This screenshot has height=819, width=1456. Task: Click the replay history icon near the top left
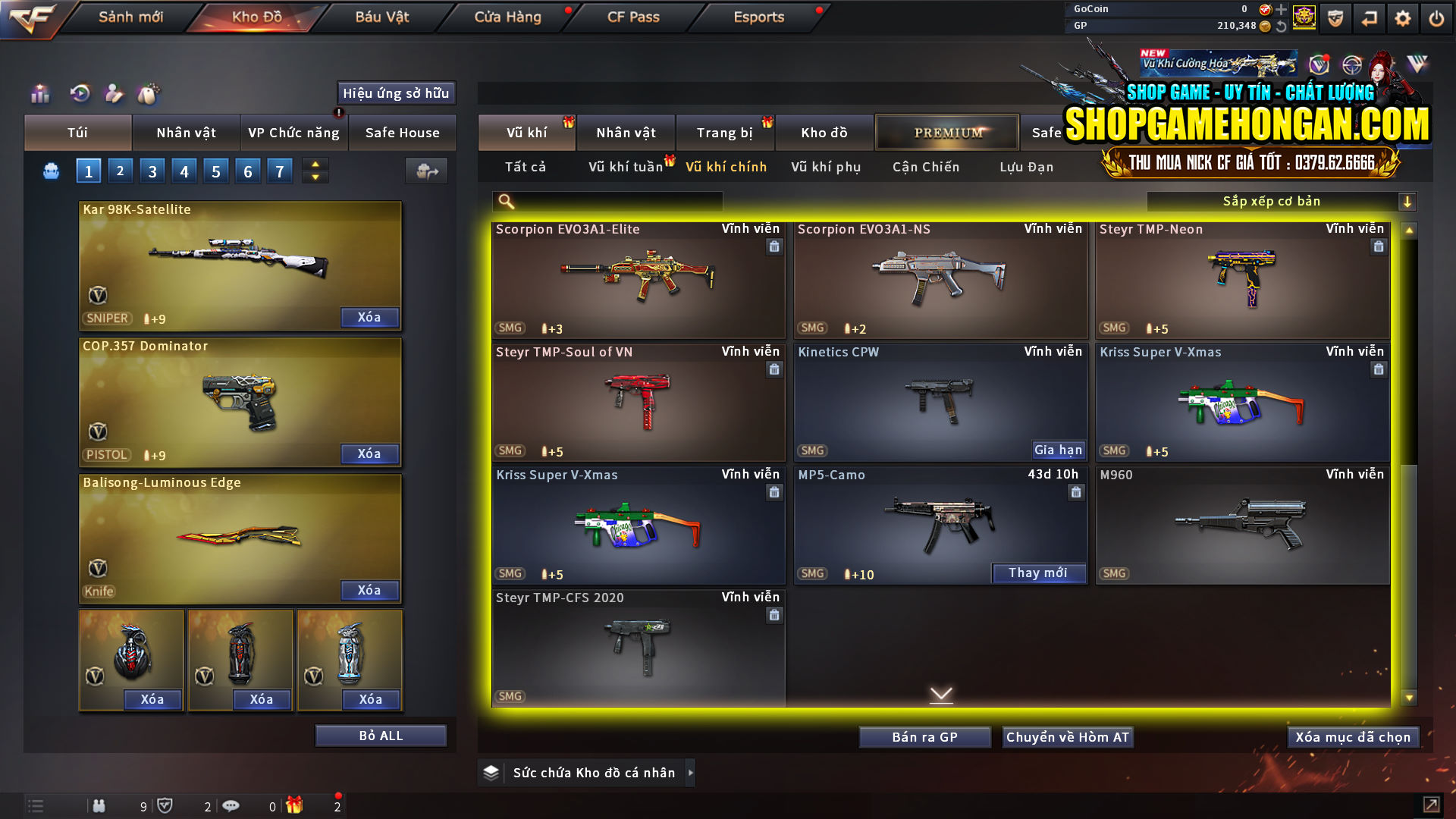click(x=79, y=95)
